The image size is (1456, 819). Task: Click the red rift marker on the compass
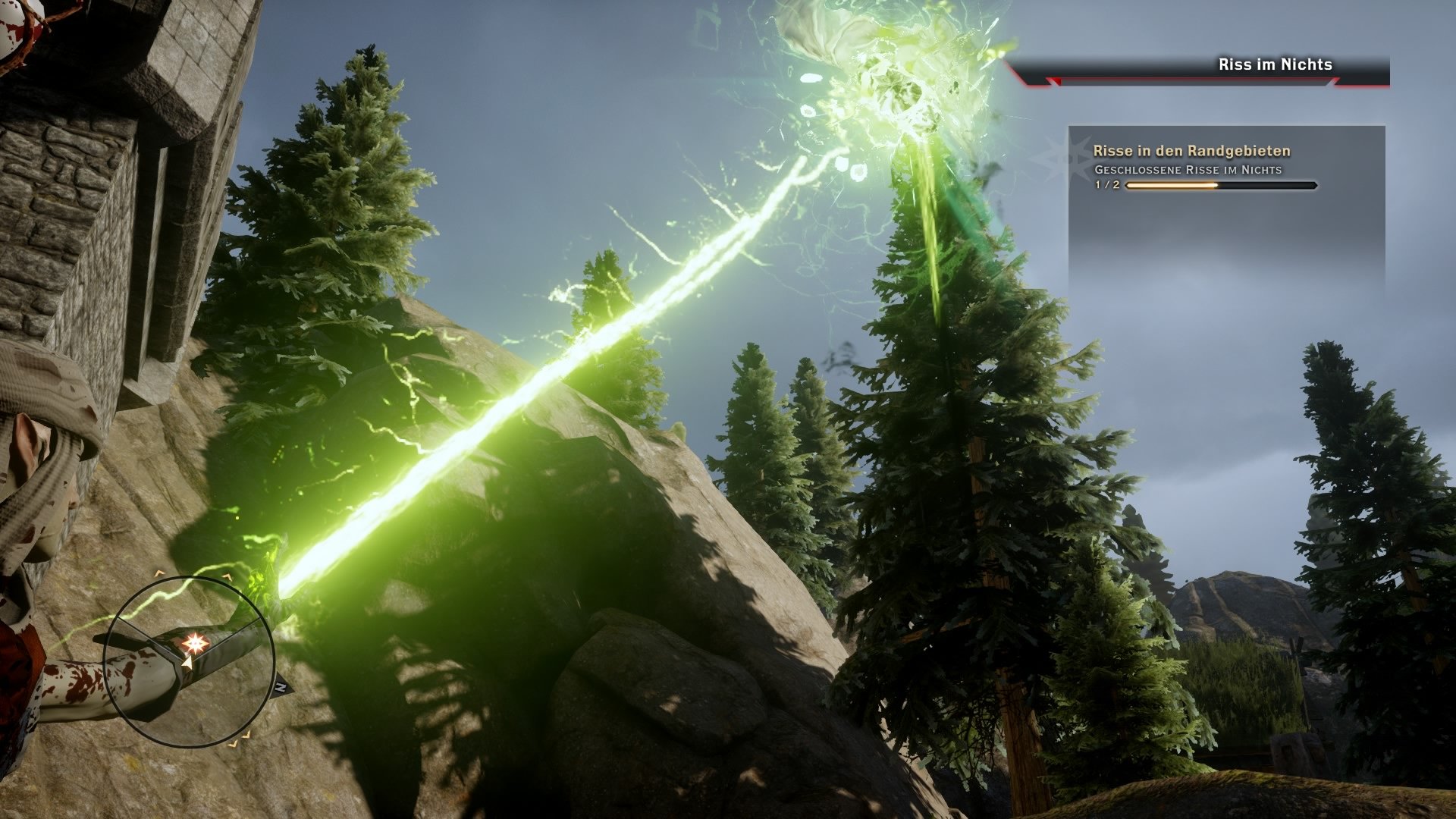click(196, 644)
